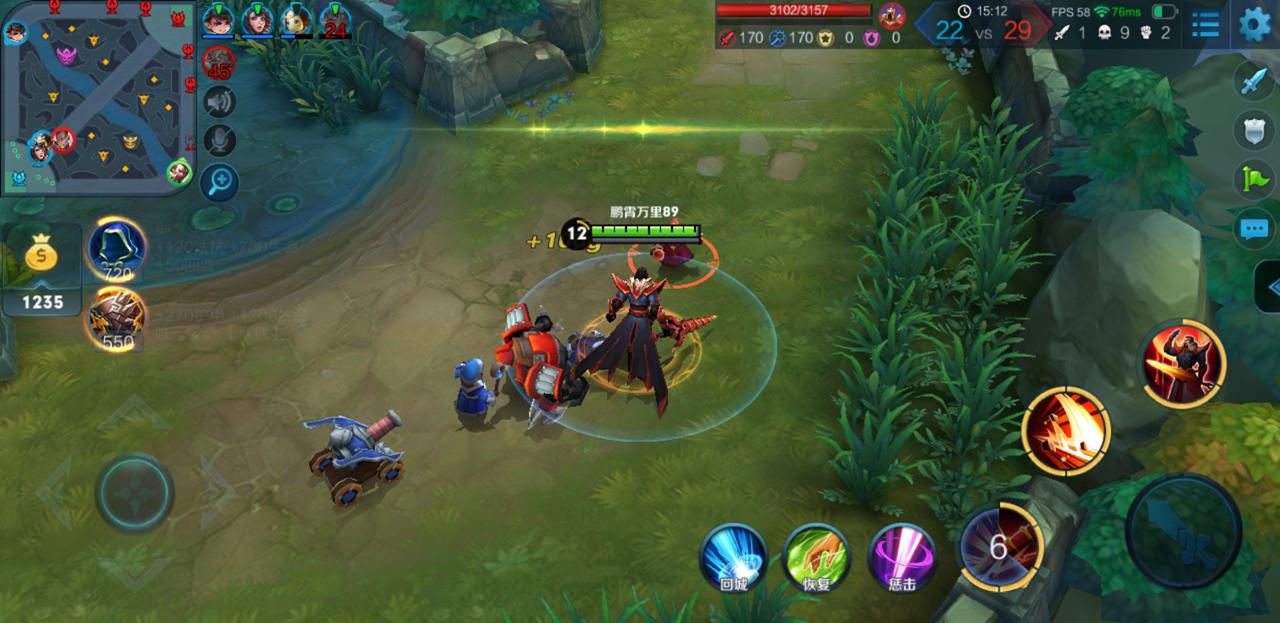Image resolution: width=1280 pixels, height=623 pixels.
Task: Tap the minimap
Action: (x=97, y=97)
